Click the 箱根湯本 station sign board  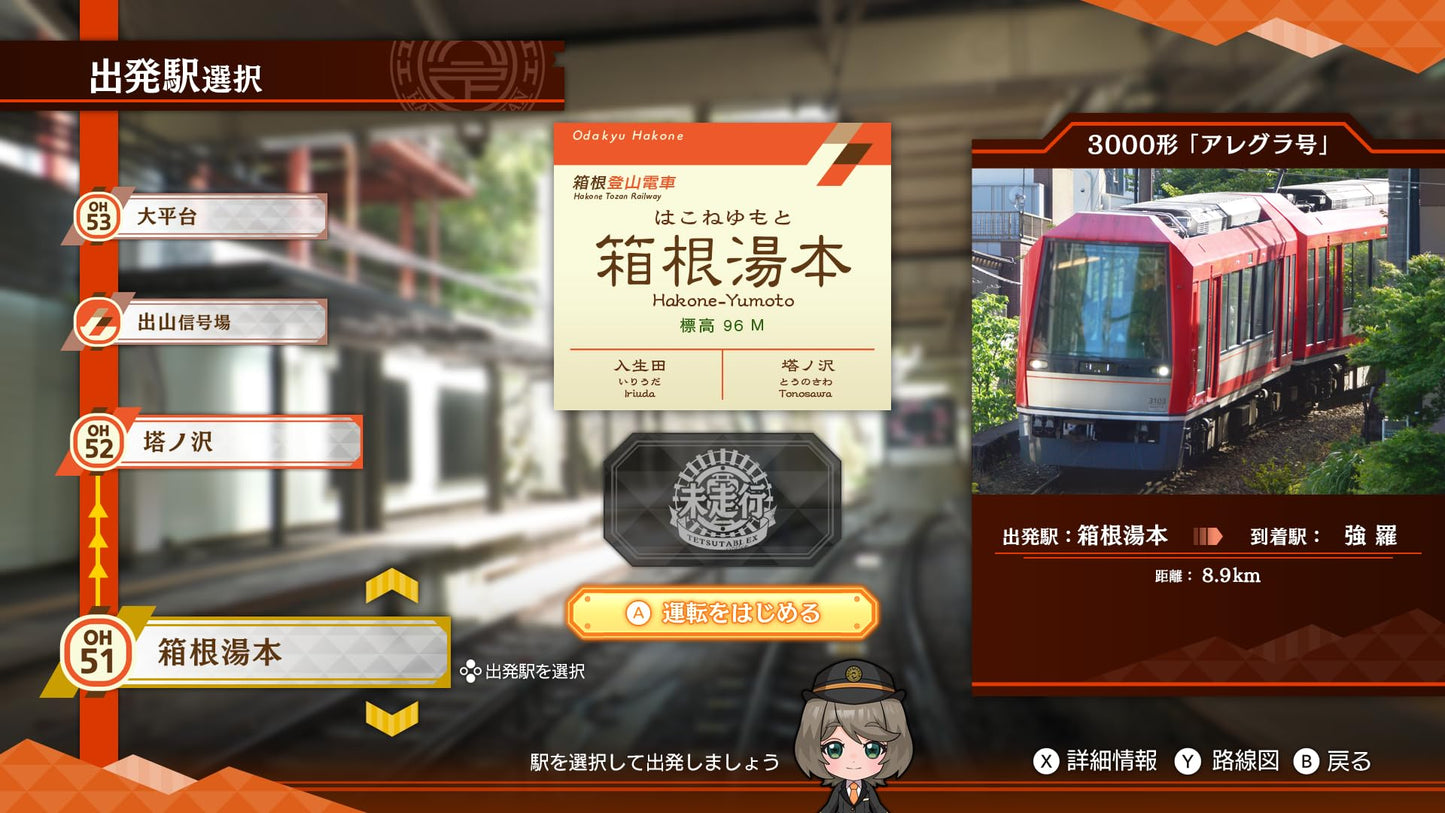[x=724, y=266]
